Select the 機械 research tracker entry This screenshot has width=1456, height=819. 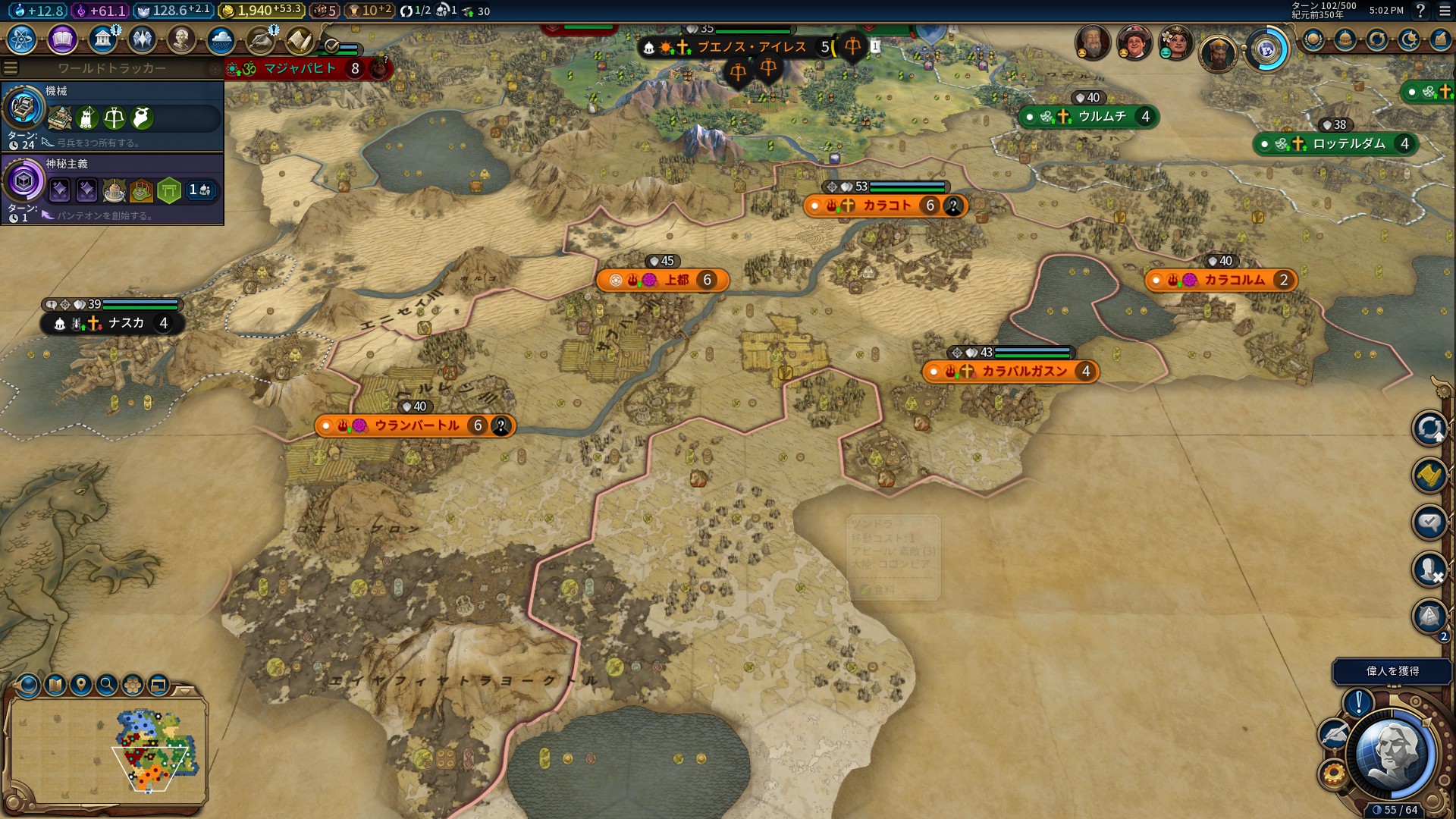click(112, 115)
